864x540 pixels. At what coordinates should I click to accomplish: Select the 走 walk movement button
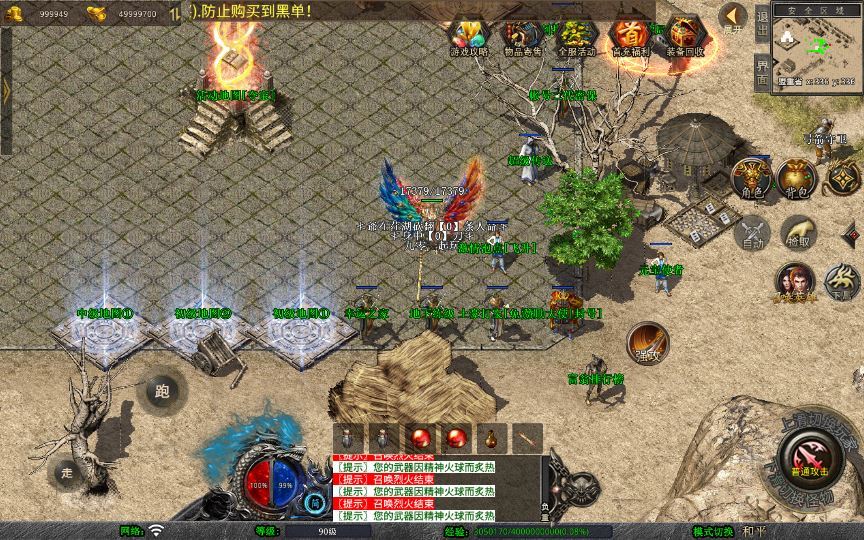(67, 471)
